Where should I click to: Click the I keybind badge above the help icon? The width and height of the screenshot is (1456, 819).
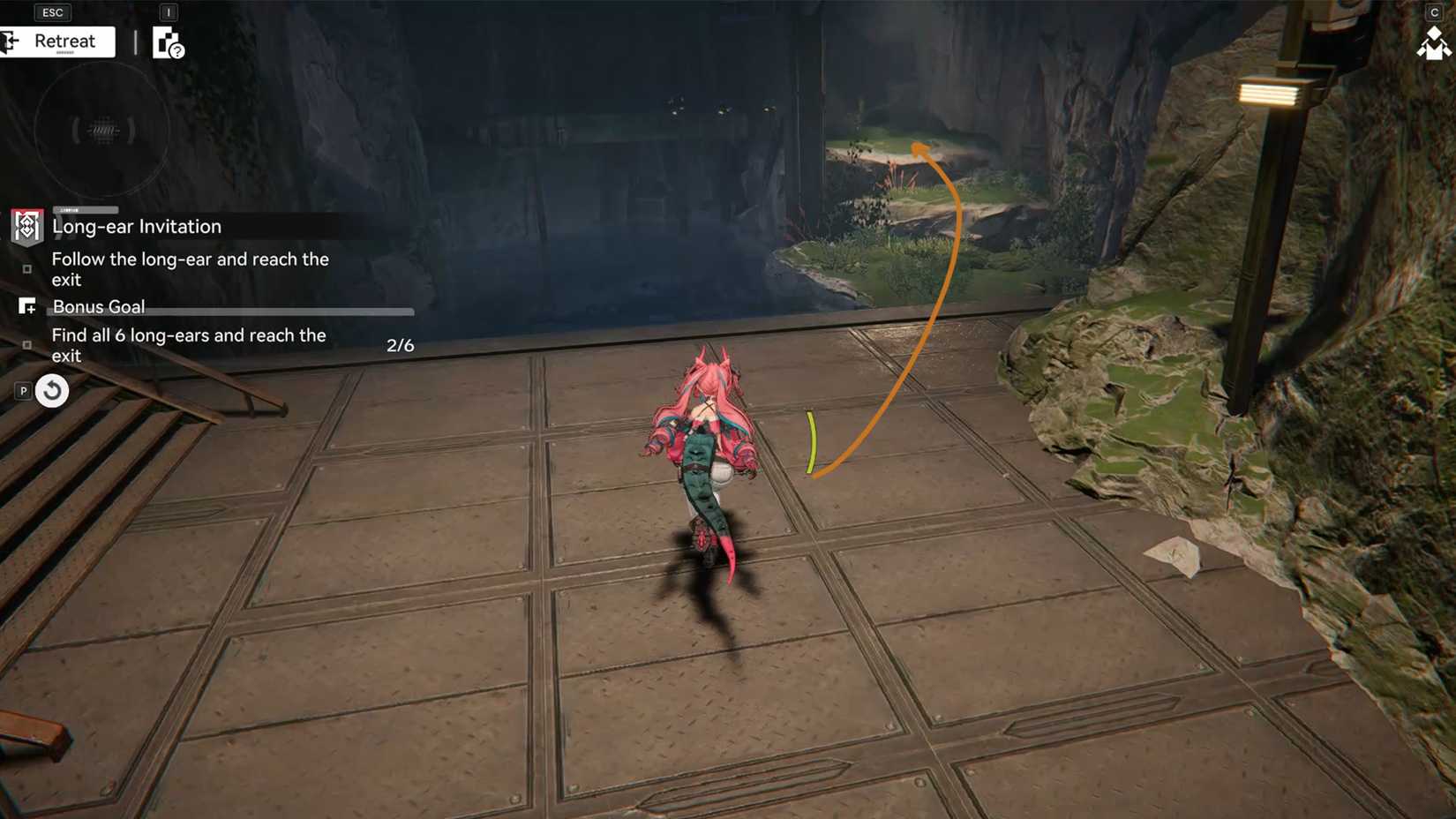point(167,12)
